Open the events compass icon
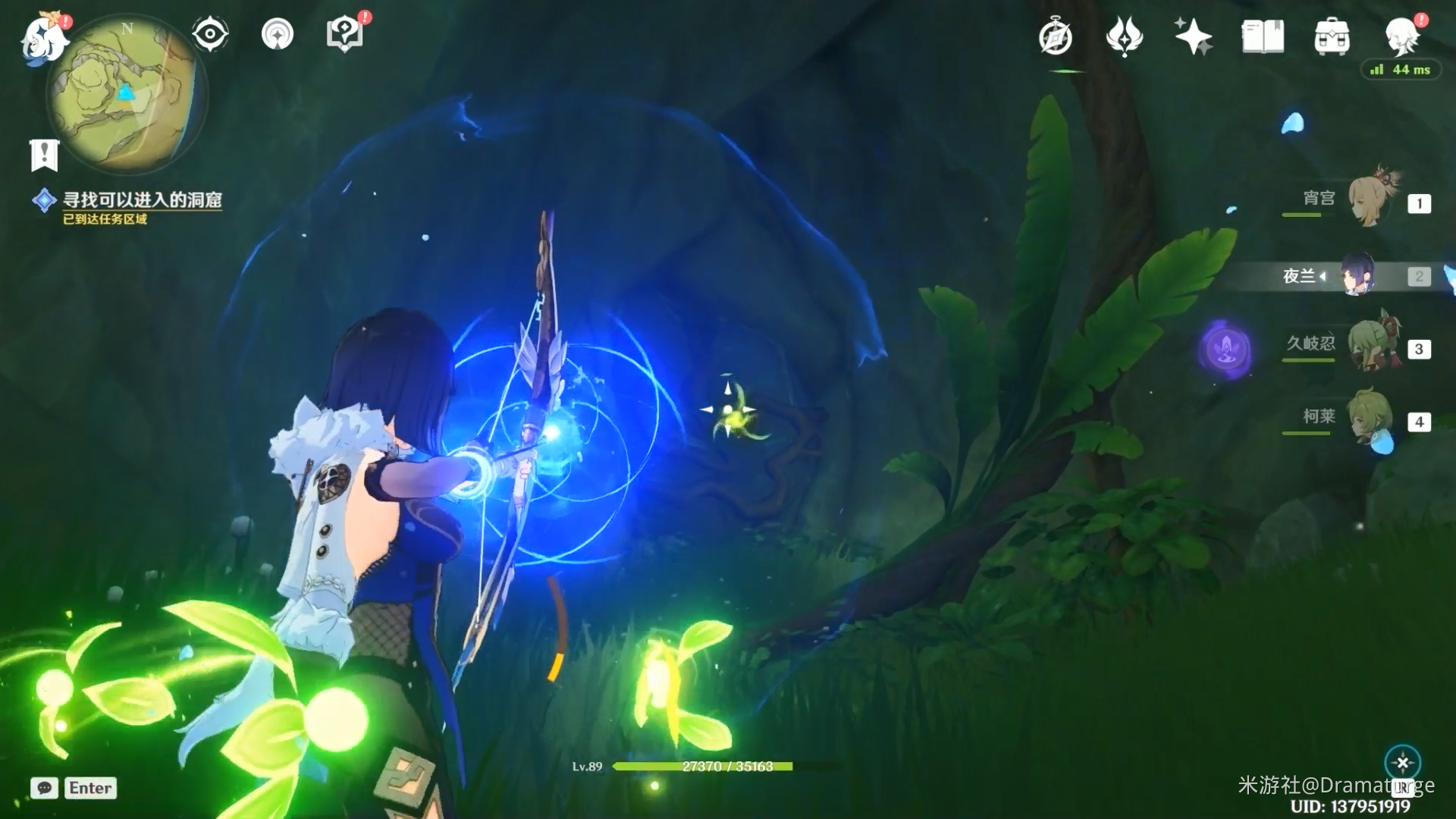 (1055, 36)
